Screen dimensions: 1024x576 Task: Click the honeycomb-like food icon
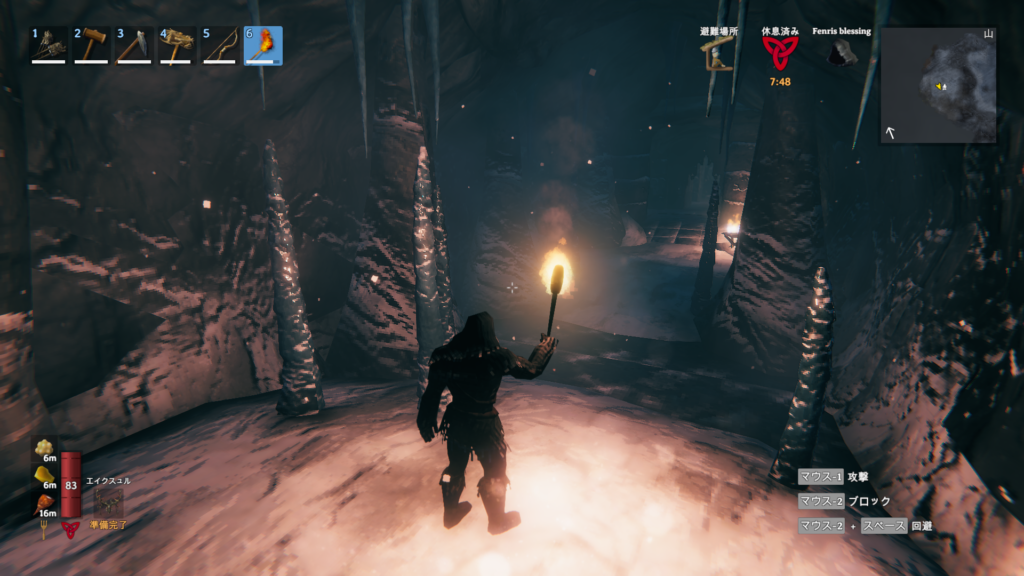click(x=45, y=447)
